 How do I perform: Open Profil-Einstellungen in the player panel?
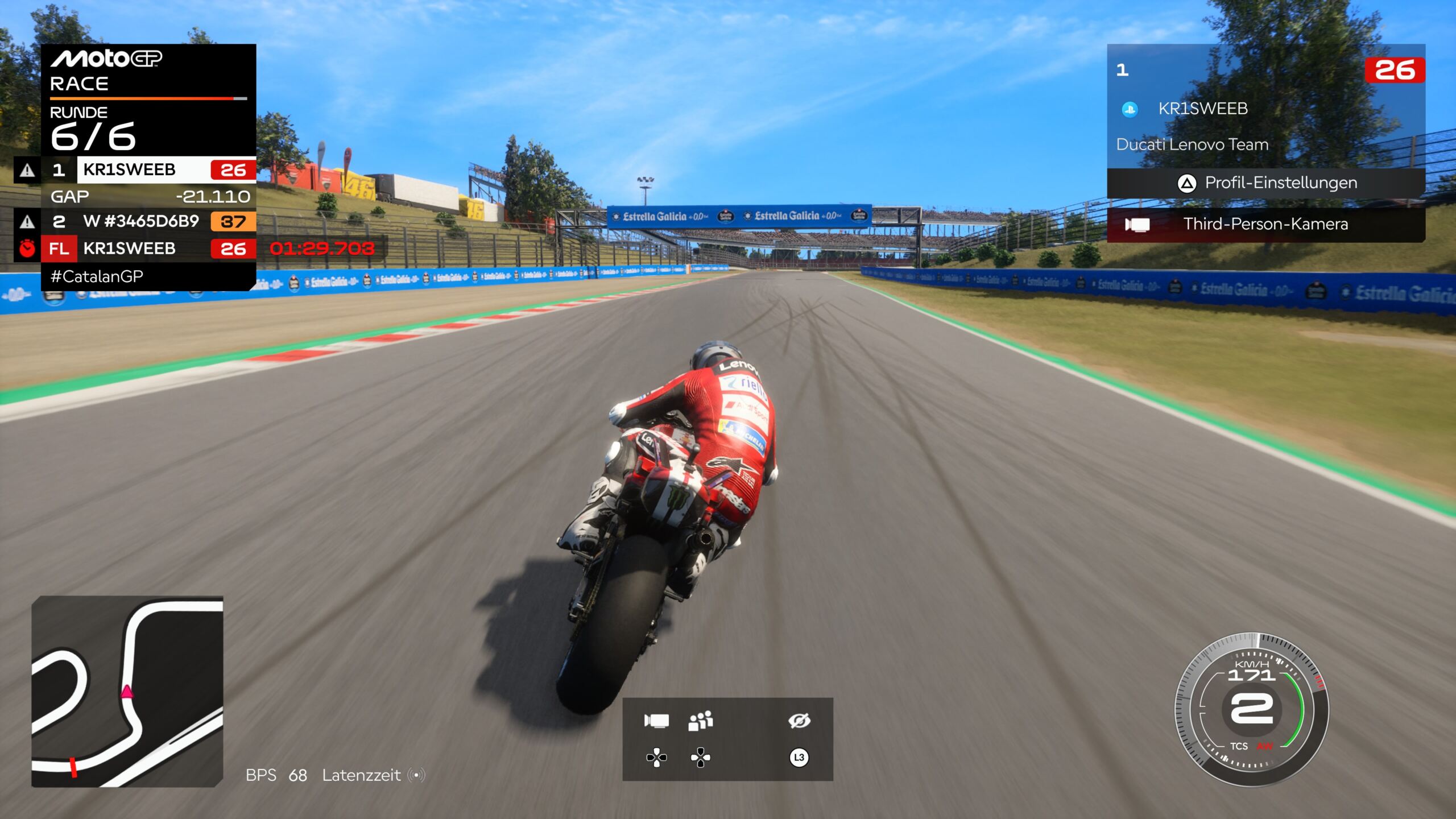pyautogui.click(x=1266, y=183)
